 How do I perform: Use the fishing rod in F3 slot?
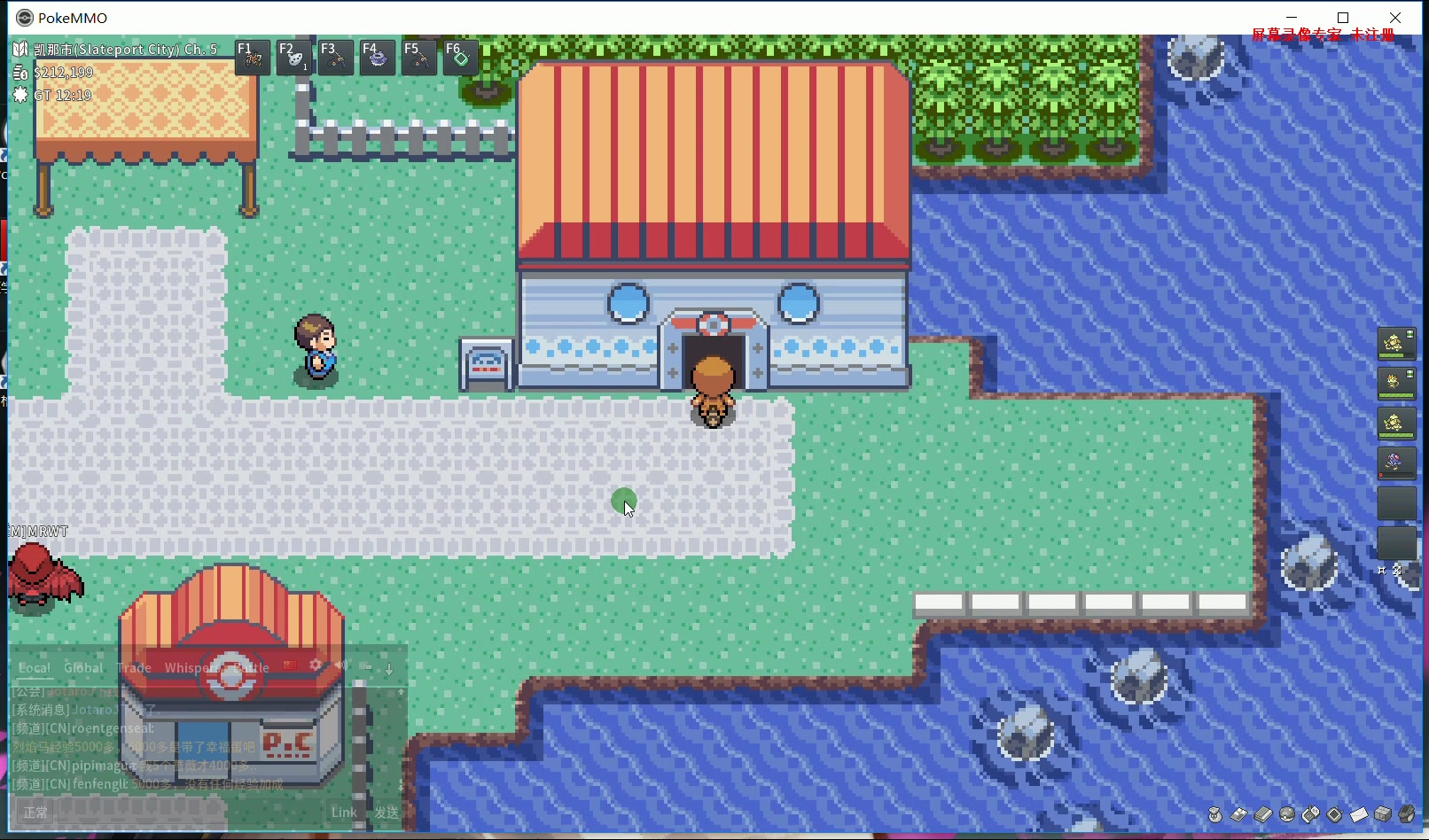[335, 57]
